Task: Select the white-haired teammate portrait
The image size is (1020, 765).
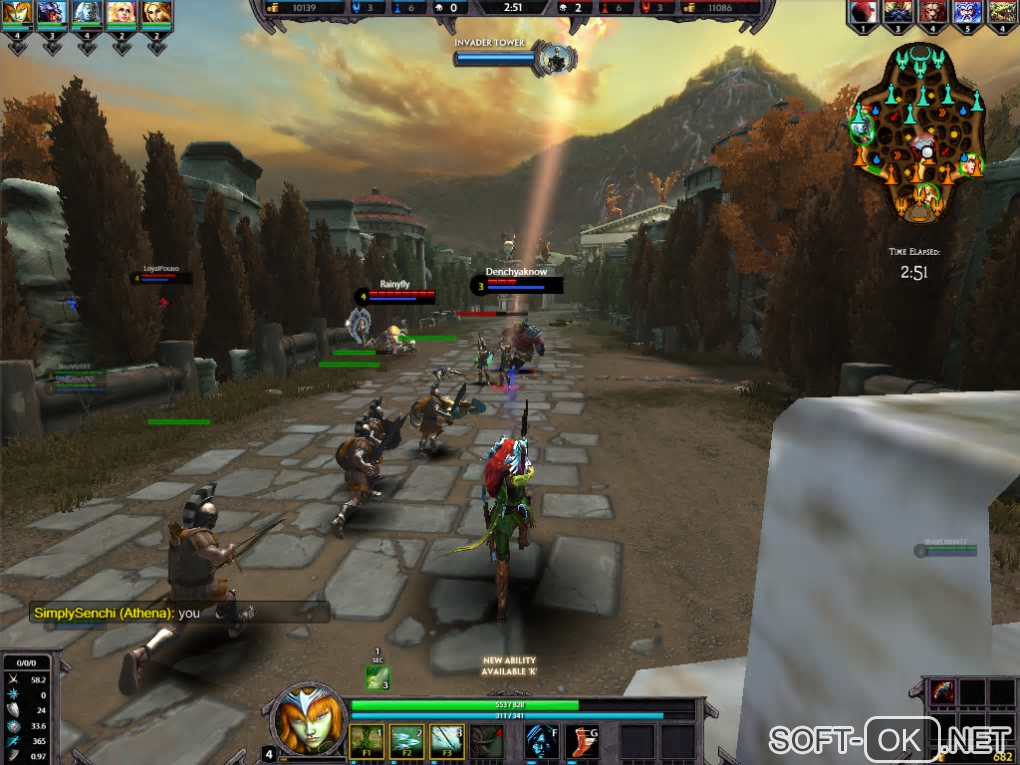Action: (87, 13)
